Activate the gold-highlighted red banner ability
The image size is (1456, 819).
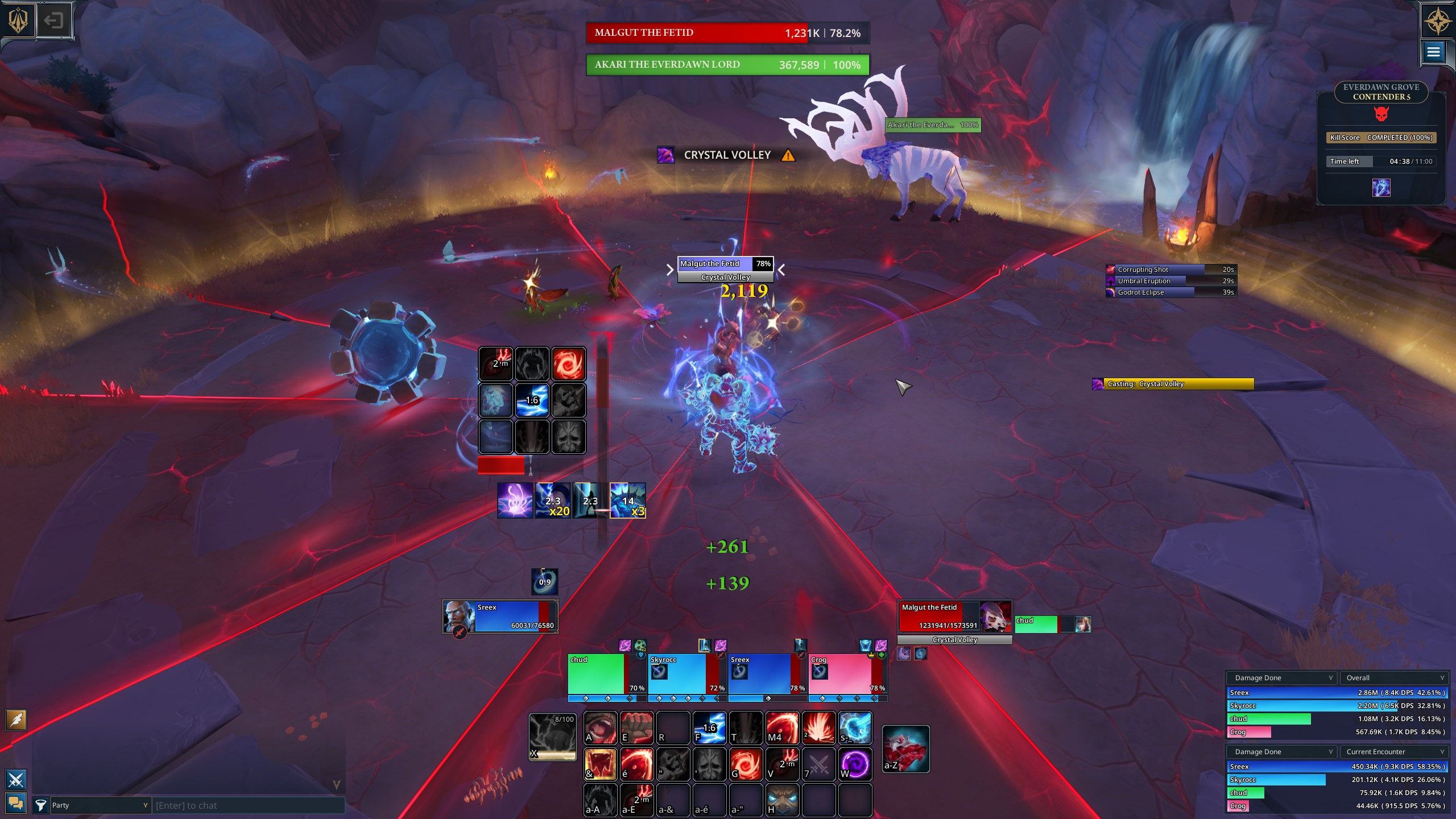coord(600,764)
